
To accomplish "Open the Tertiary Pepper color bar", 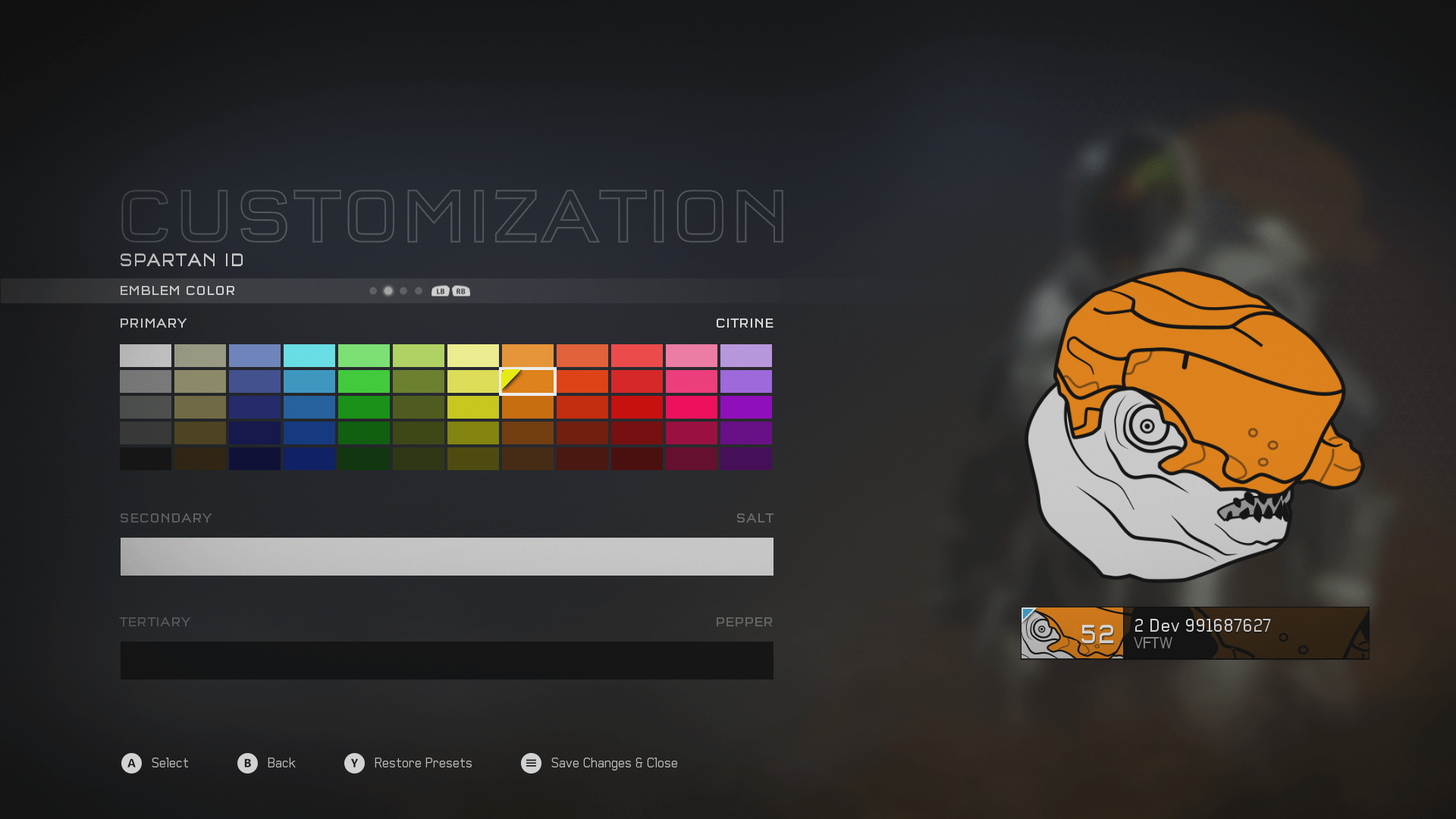I will point(447,661).
